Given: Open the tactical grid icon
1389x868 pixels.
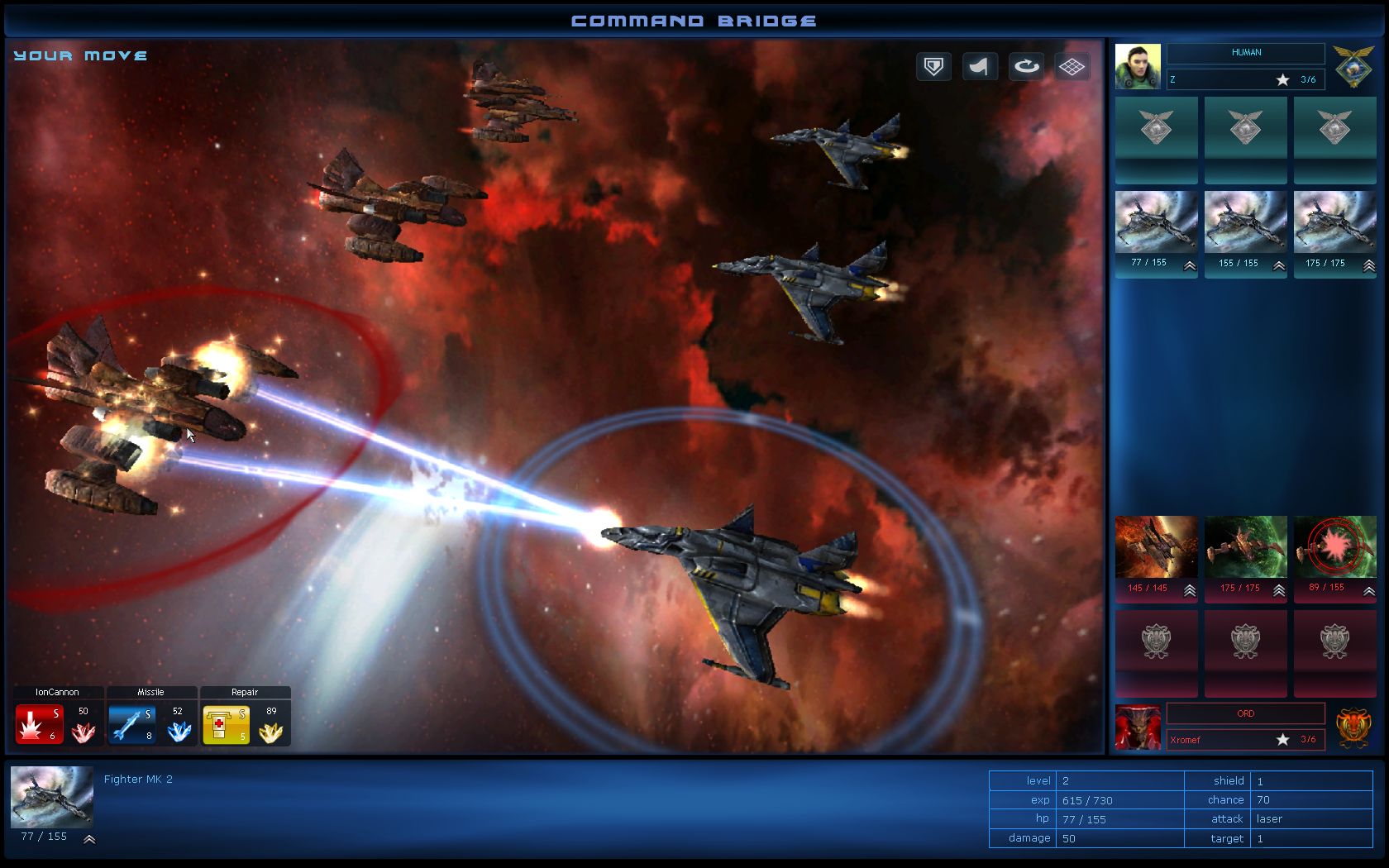Looking at the screenshot, I should tap(1072, 67).
